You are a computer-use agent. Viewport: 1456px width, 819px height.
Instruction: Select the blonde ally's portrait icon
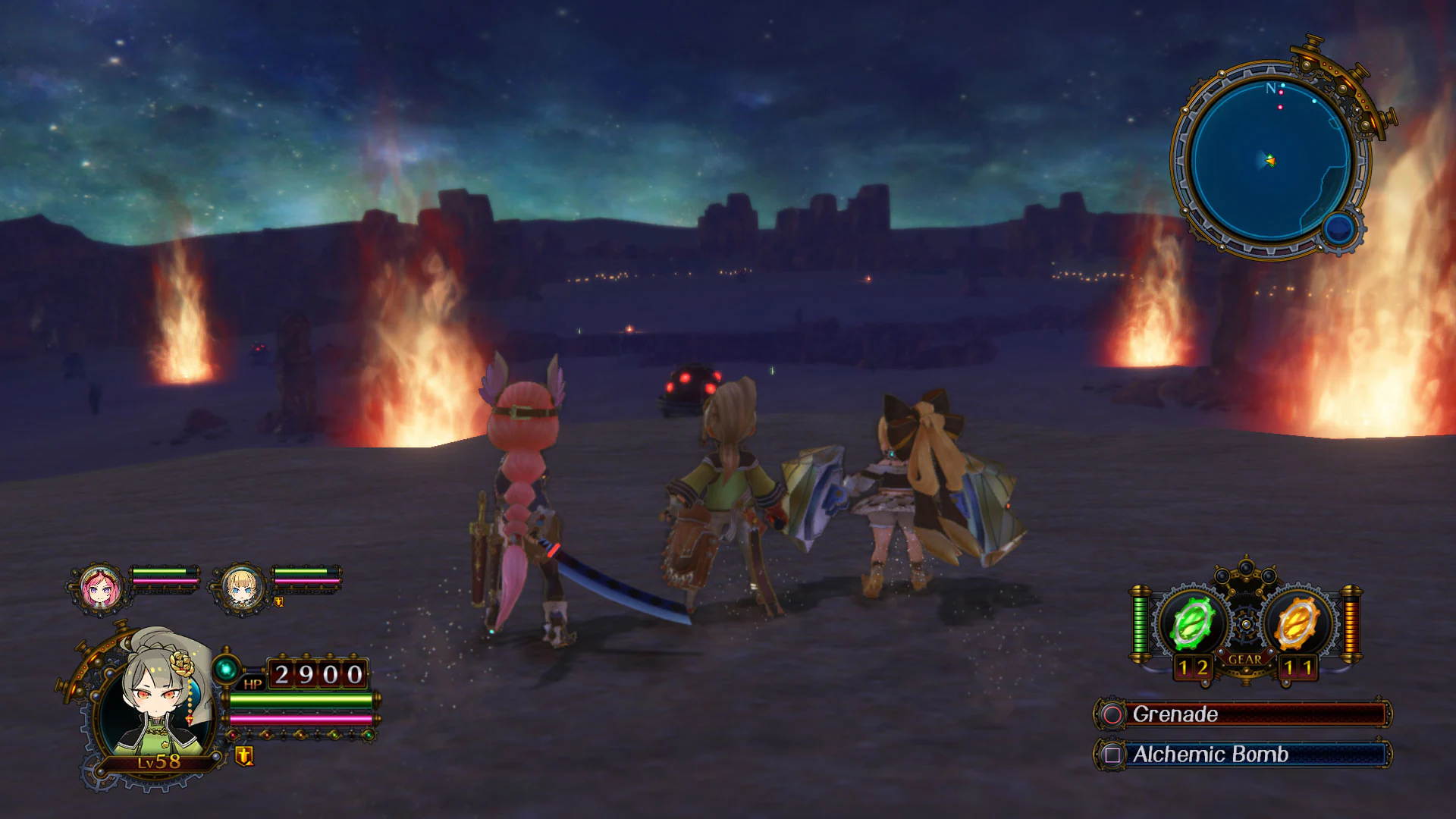243,591
